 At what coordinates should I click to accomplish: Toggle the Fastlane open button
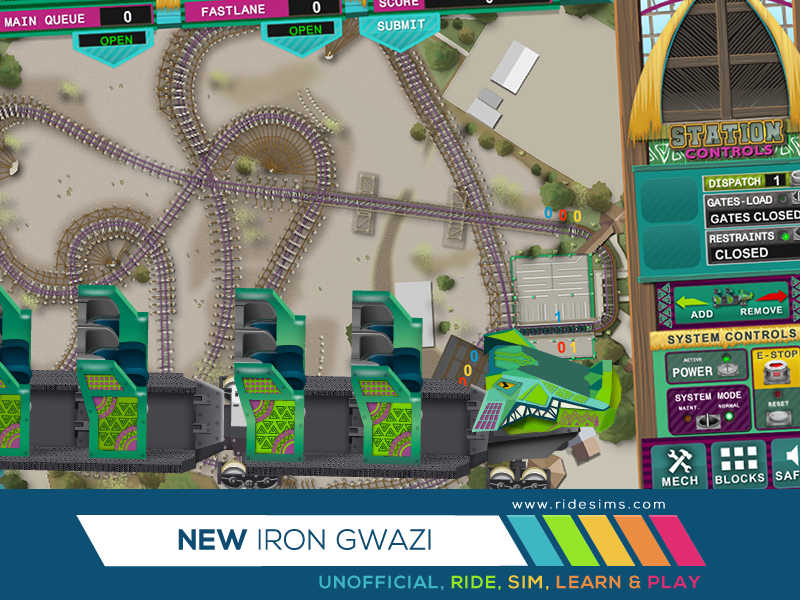coord(304,31)
